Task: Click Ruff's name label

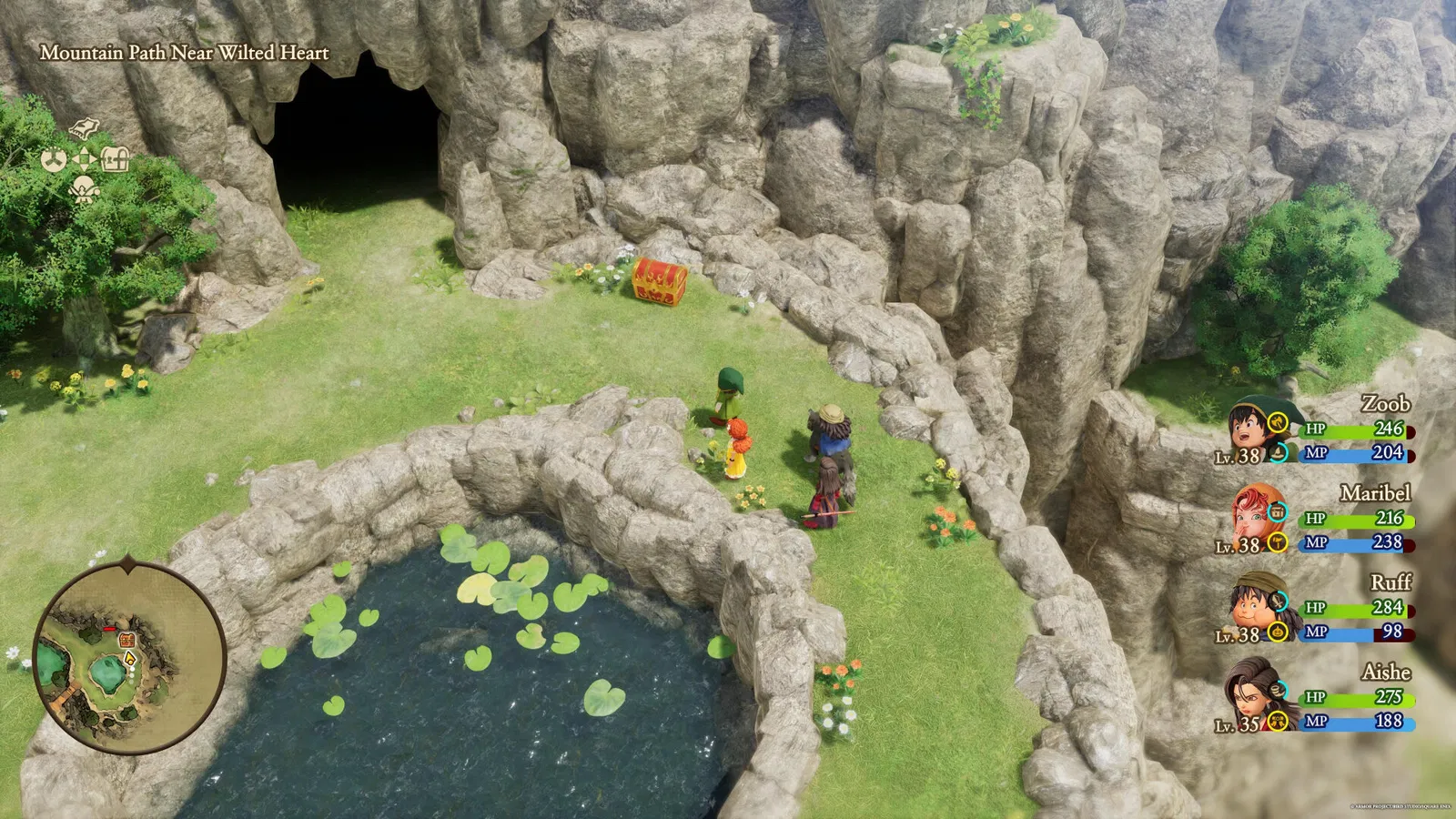Action: pos(1392,582)
